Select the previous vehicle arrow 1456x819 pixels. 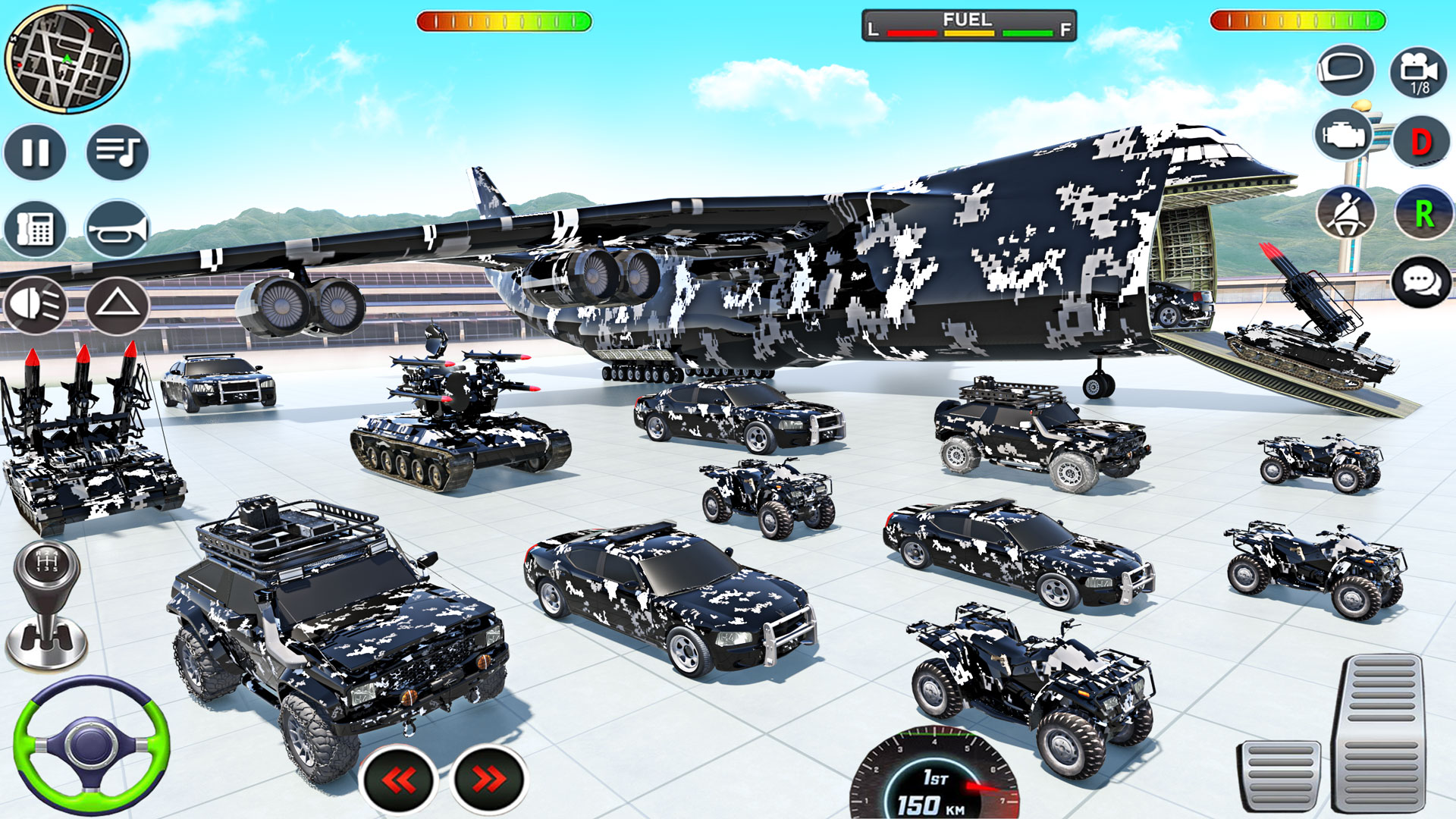(x=397, y=778)
